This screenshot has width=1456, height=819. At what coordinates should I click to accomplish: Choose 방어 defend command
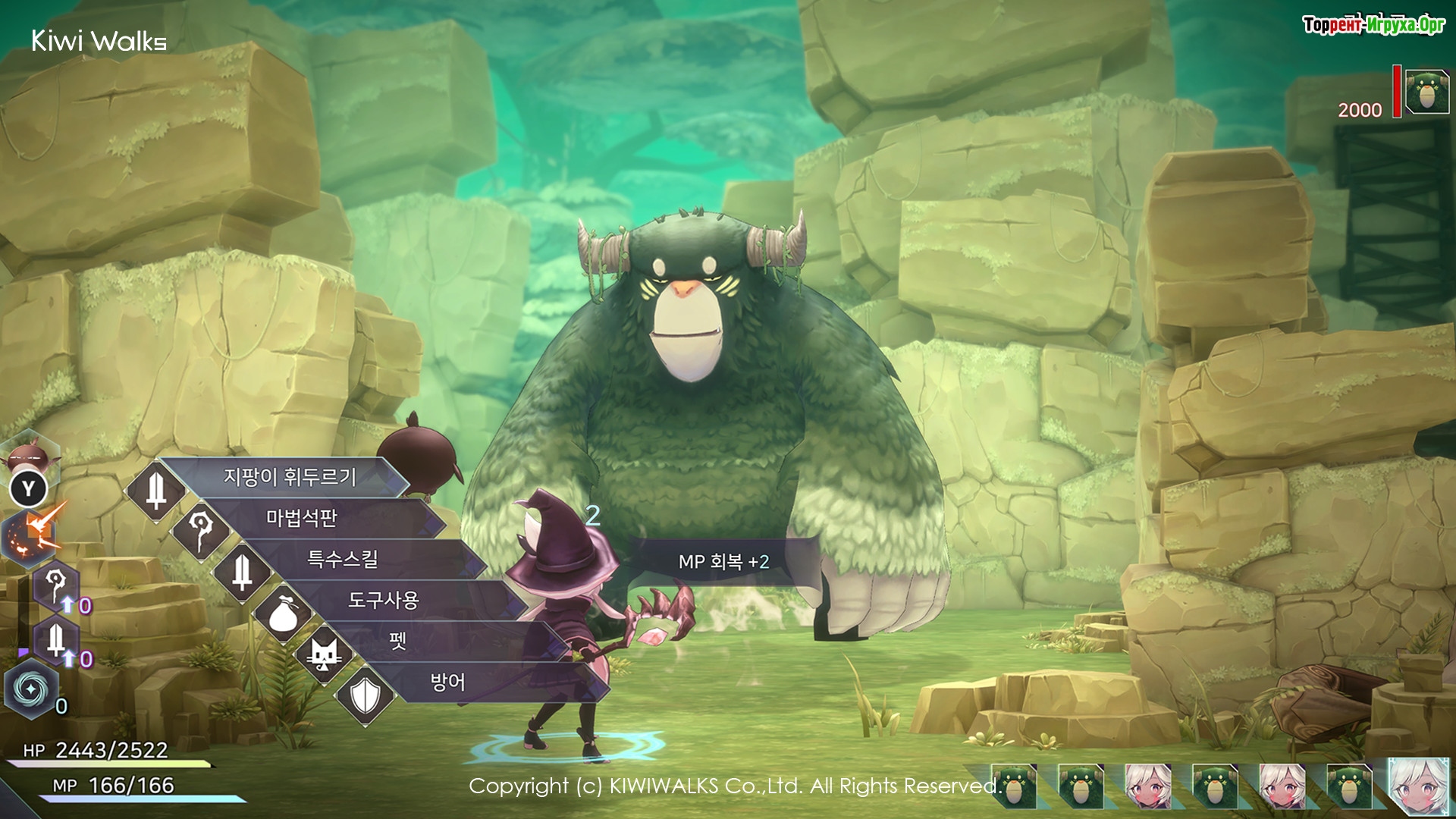tap(447, 682)
